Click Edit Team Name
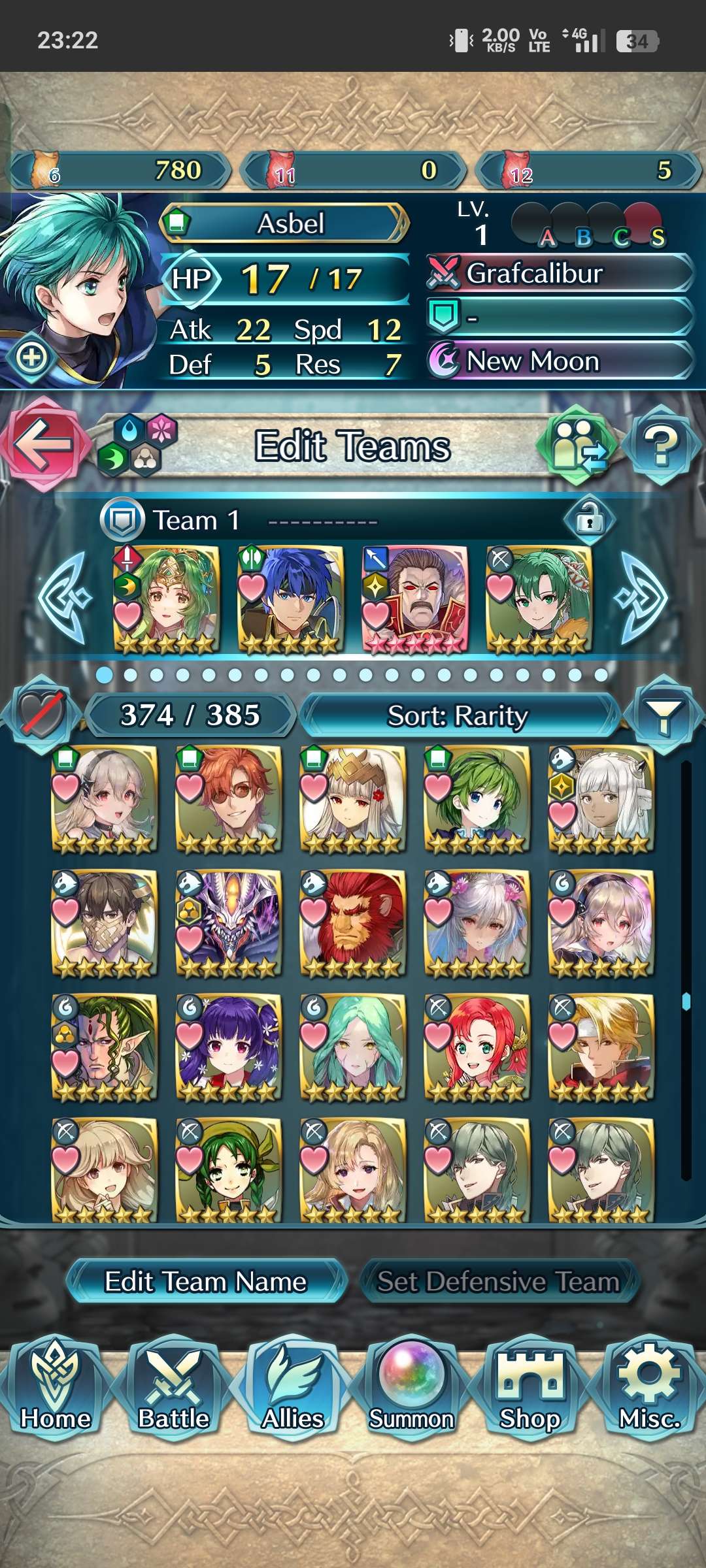The image size is (706, 1568). (206, 1281)
